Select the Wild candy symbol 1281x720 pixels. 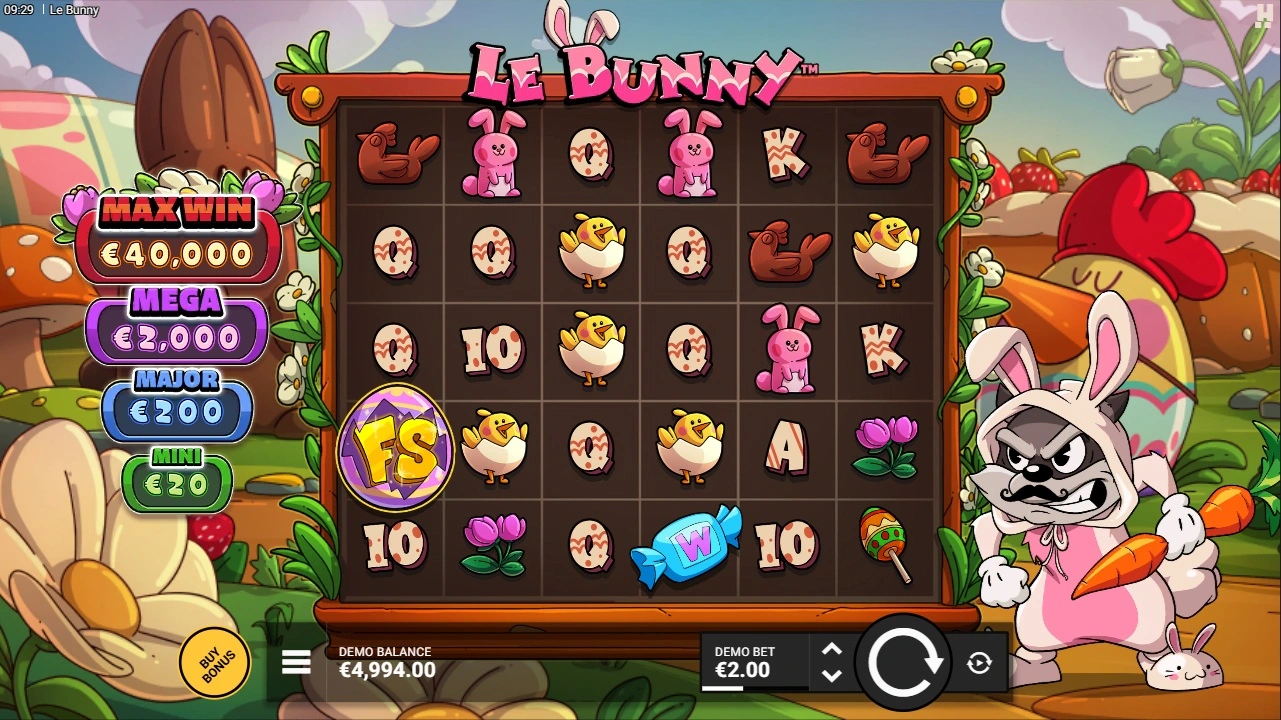click(x=688, y=545)
